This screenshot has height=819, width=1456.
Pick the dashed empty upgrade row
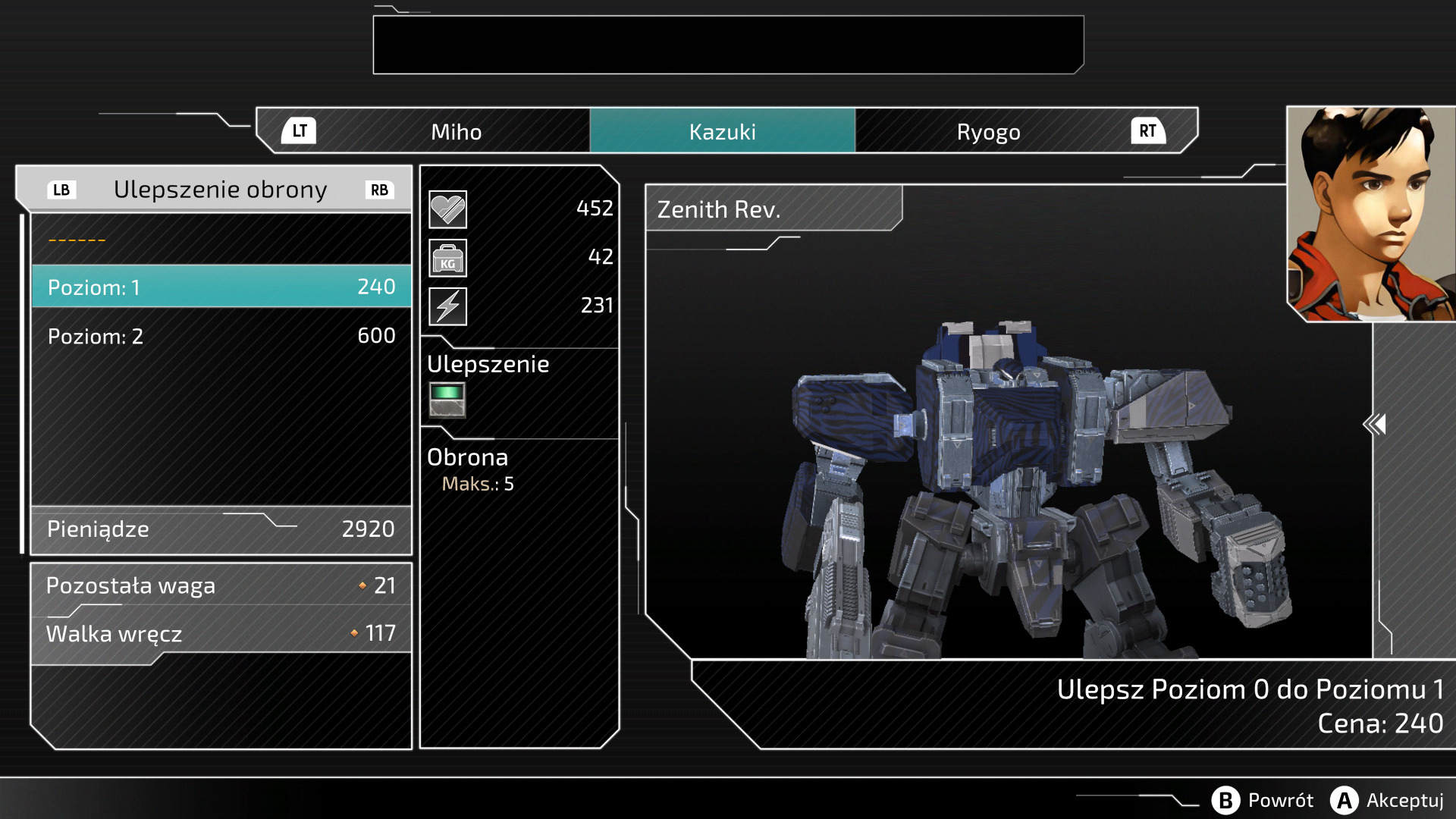tap(221, 240)
